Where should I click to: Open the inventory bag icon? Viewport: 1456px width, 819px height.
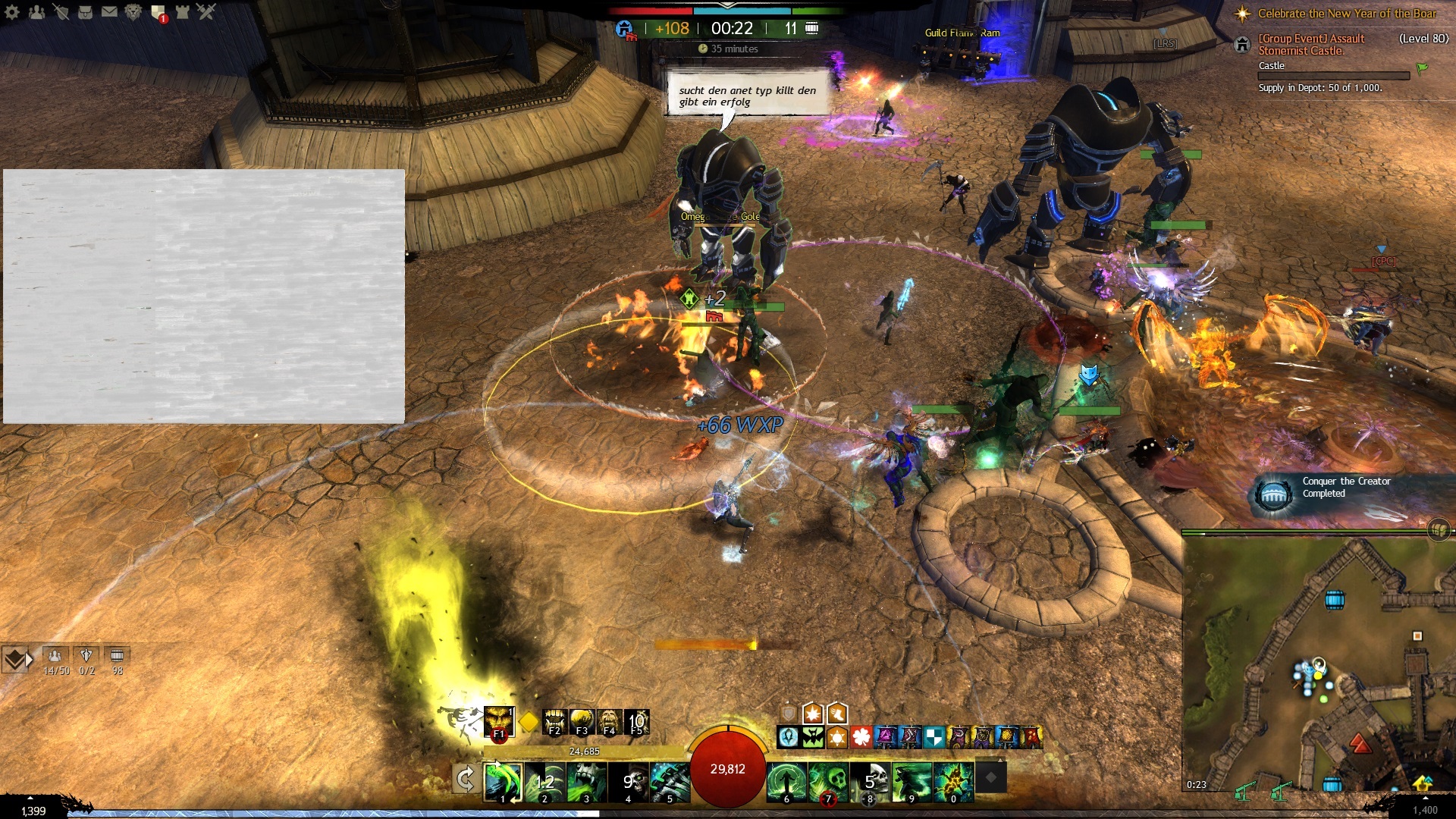[x=85, y=12]
